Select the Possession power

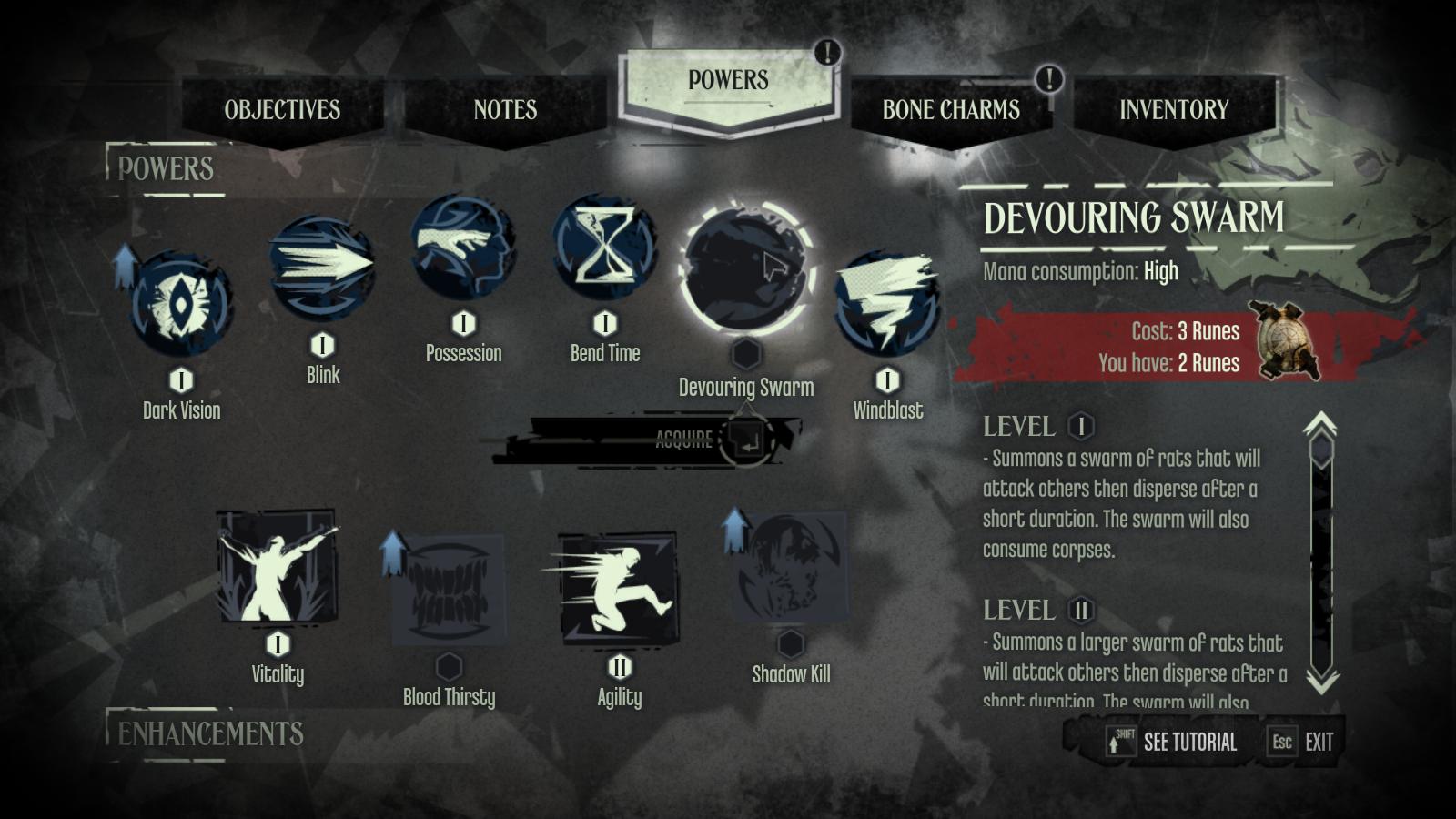click(x=463, y=247)
